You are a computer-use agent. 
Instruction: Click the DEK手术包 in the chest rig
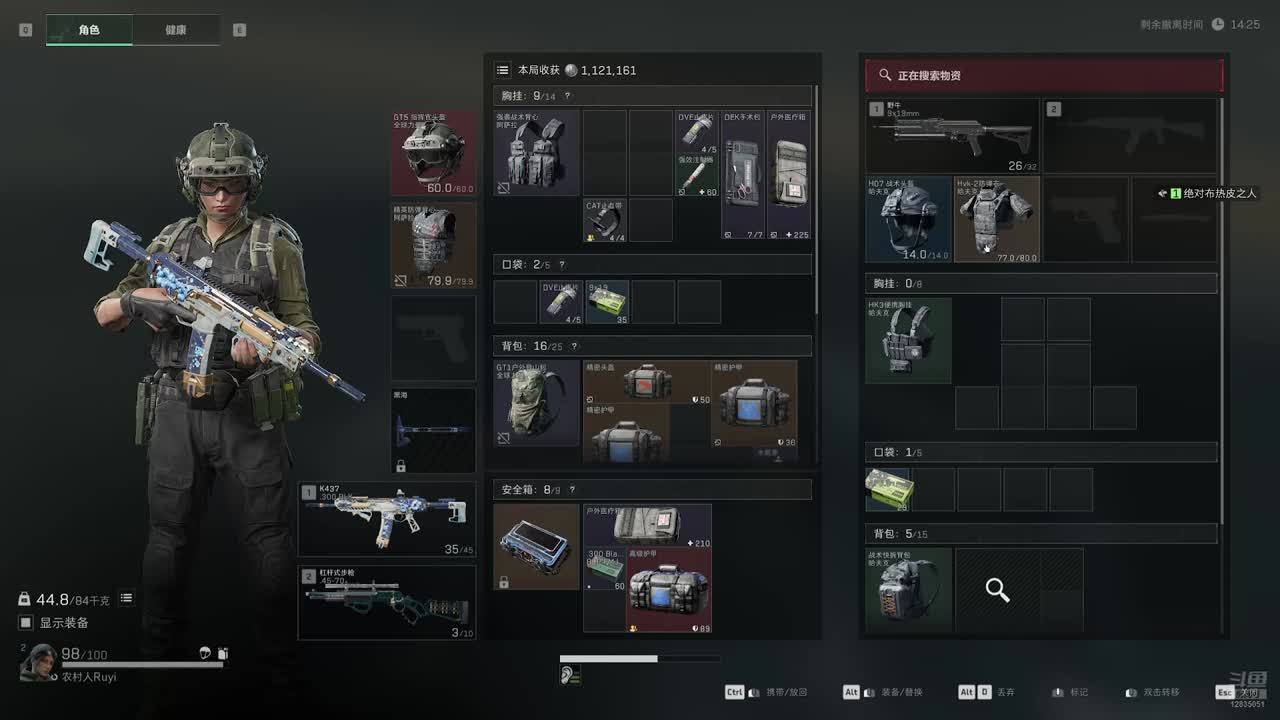click(x=743, y=174)
